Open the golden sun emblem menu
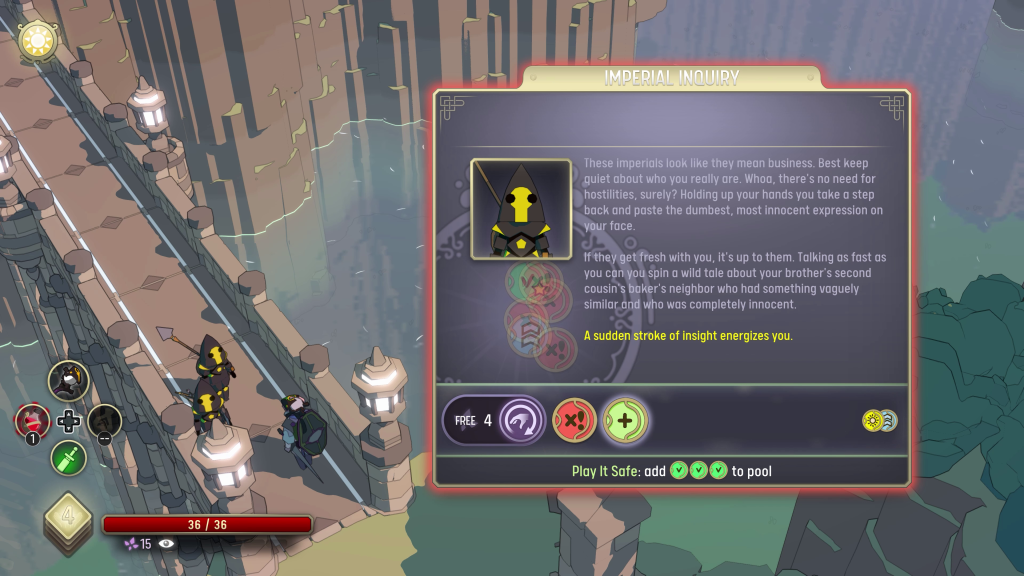1024x576 pixels. click(39, 41)
